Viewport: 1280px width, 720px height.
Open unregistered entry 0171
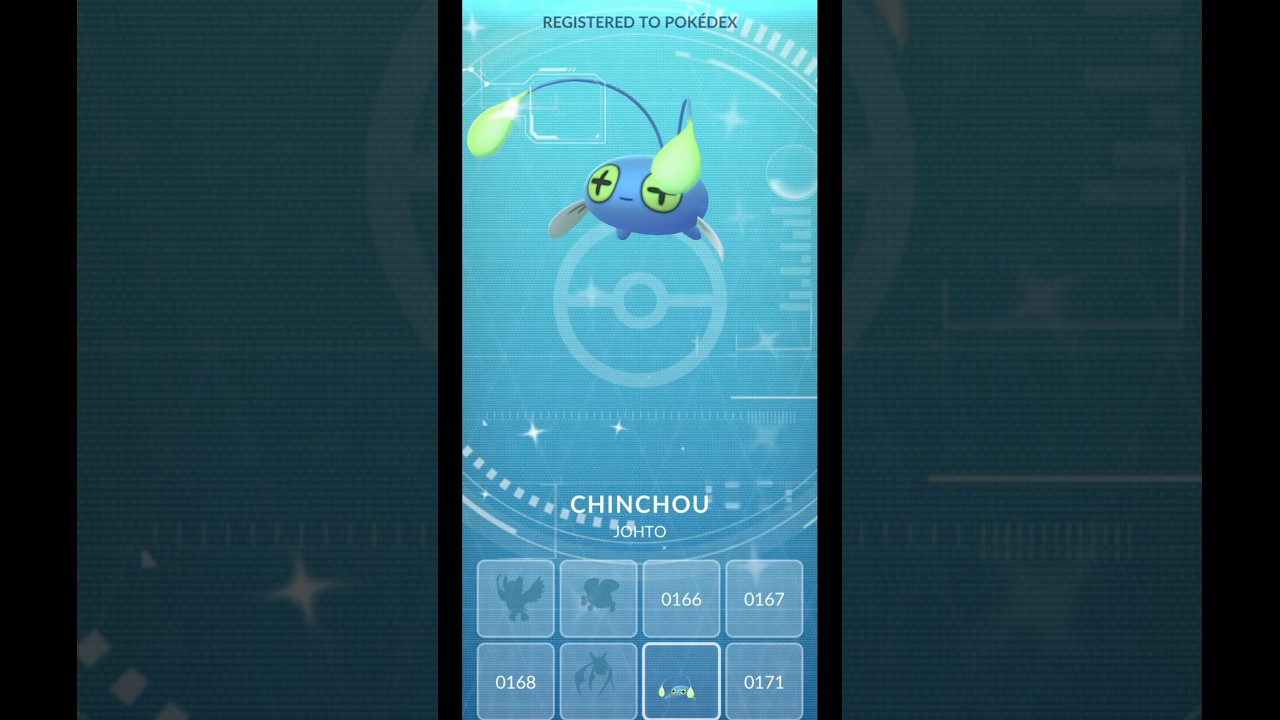764,681
